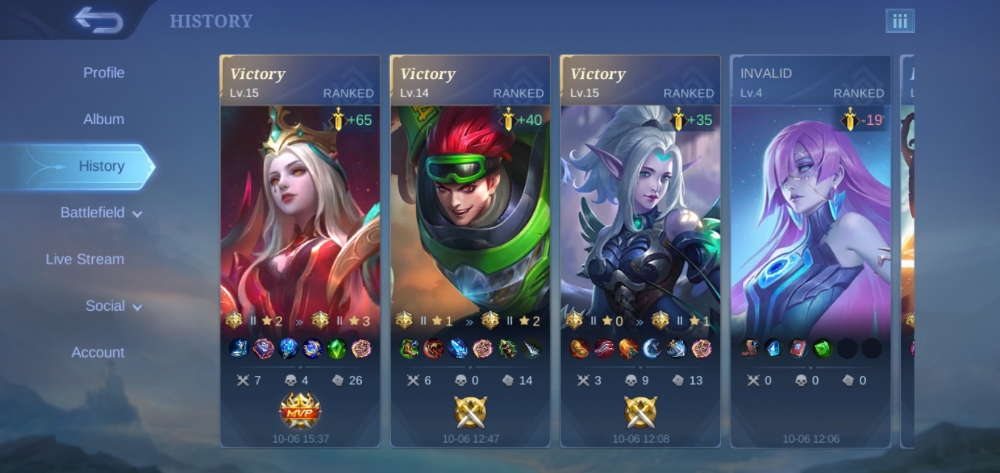Go to the Account section

click(98, 352)
